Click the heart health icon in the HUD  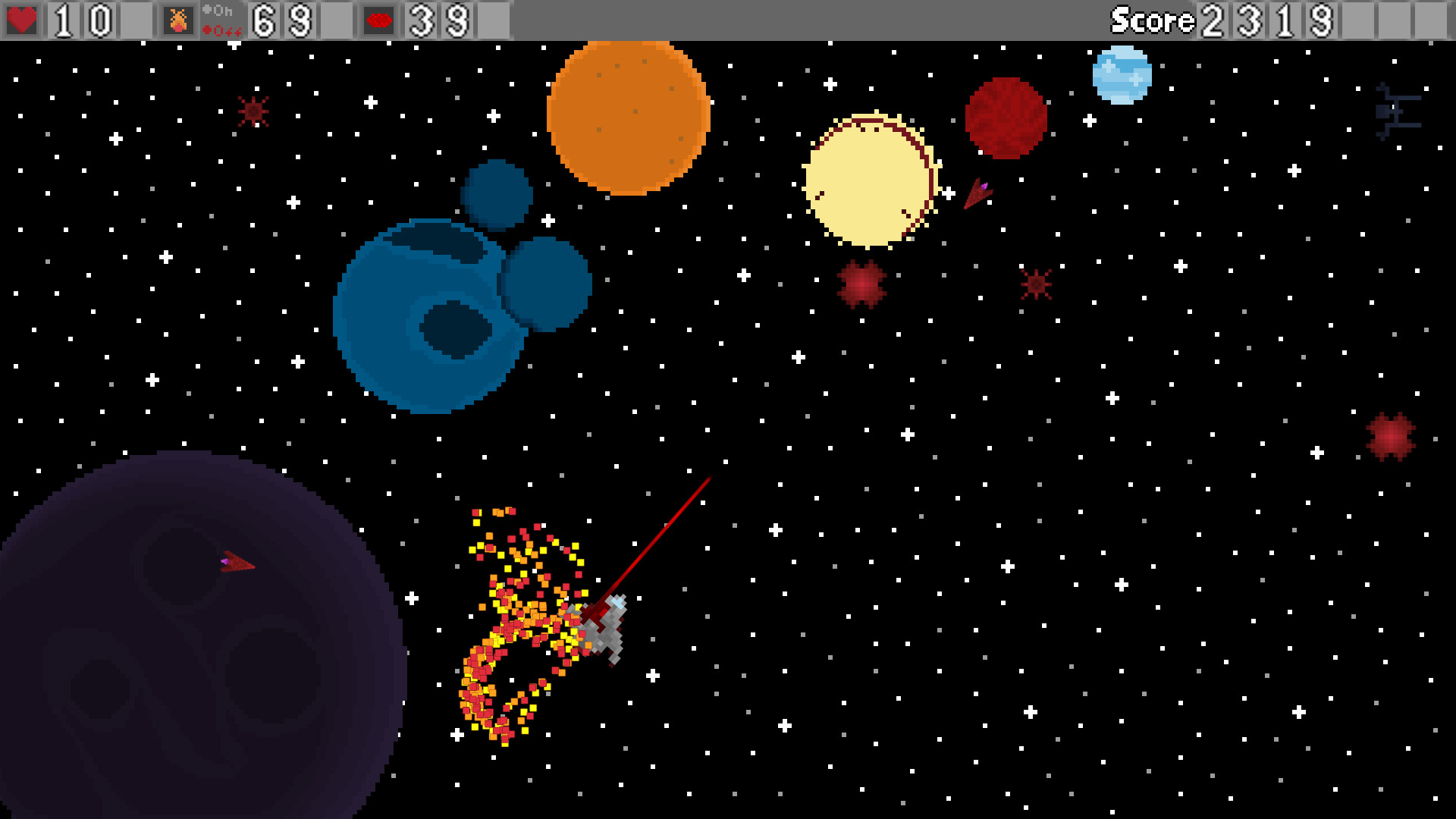coord(23,18)
